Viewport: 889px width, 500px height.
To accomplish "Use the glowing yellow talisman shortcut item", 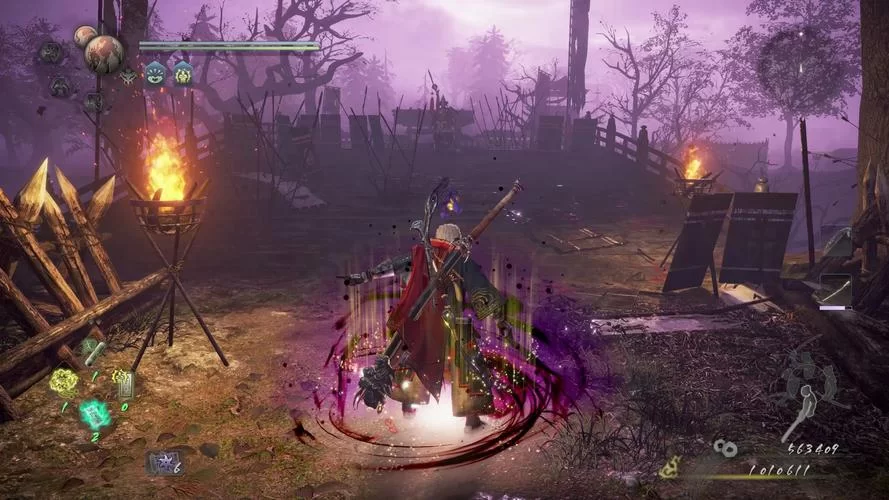I will pos(64,380).
